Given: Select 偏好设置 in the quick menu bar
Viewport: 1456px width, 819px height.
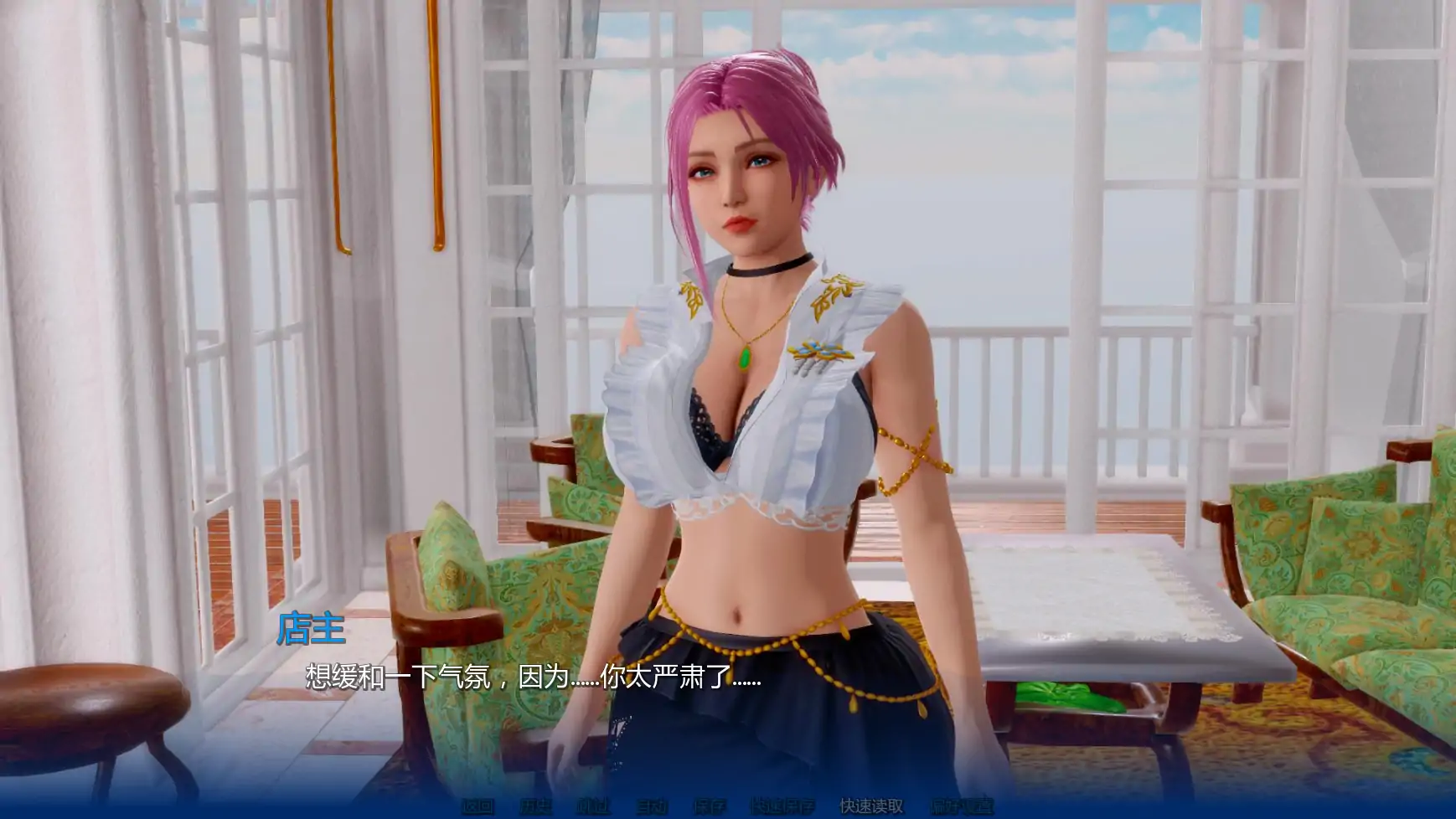Looking at the screenshot, I should tap(962, 809).
